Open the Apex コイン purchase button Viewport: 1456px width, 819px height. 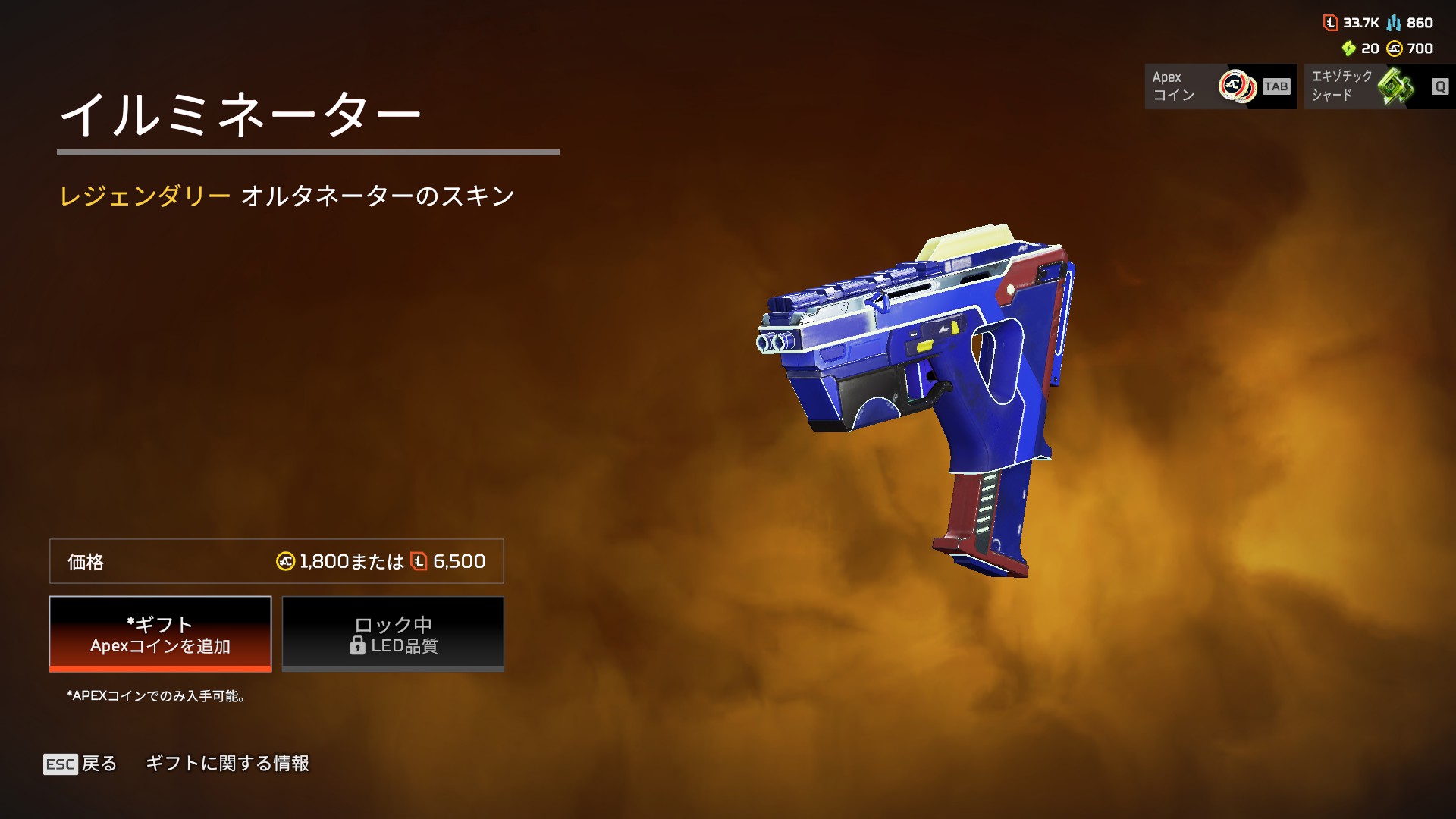pyautogui.click(x=1219, y=86)
